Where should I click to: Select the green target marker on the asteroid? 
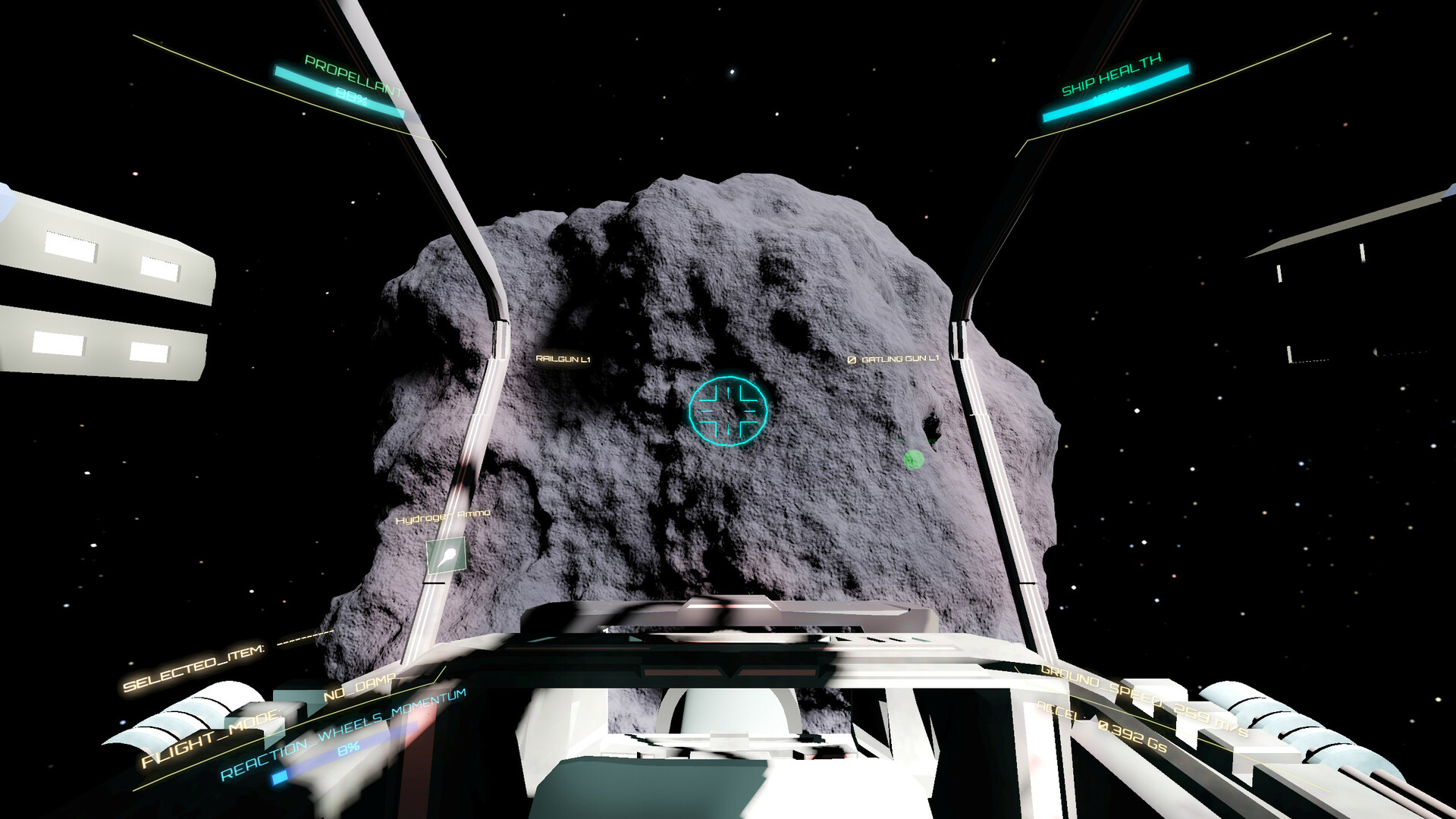coord(914,459)
